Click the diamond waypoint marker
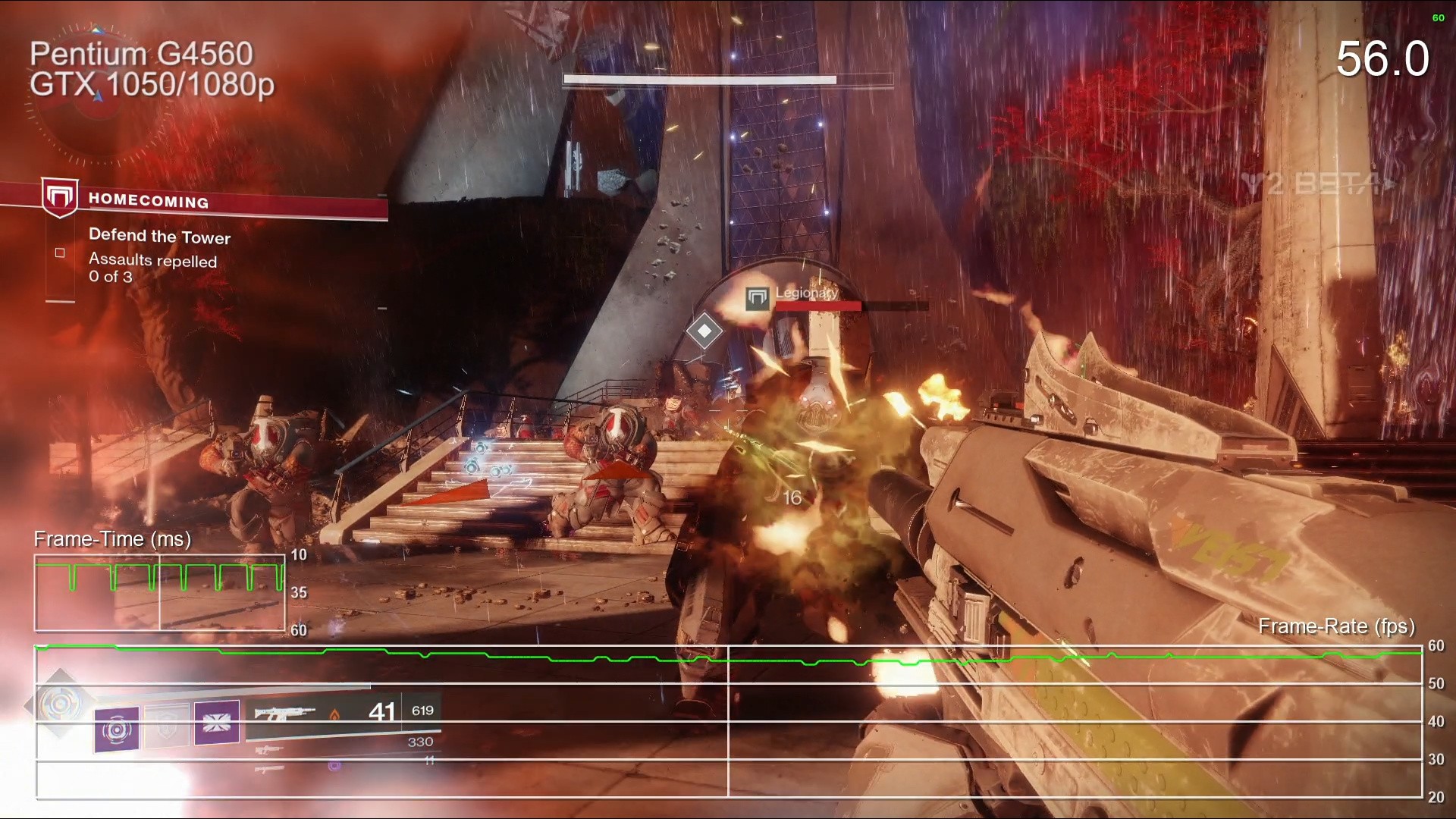Screen dimensions: 1456x819 [x=704, y=331]
